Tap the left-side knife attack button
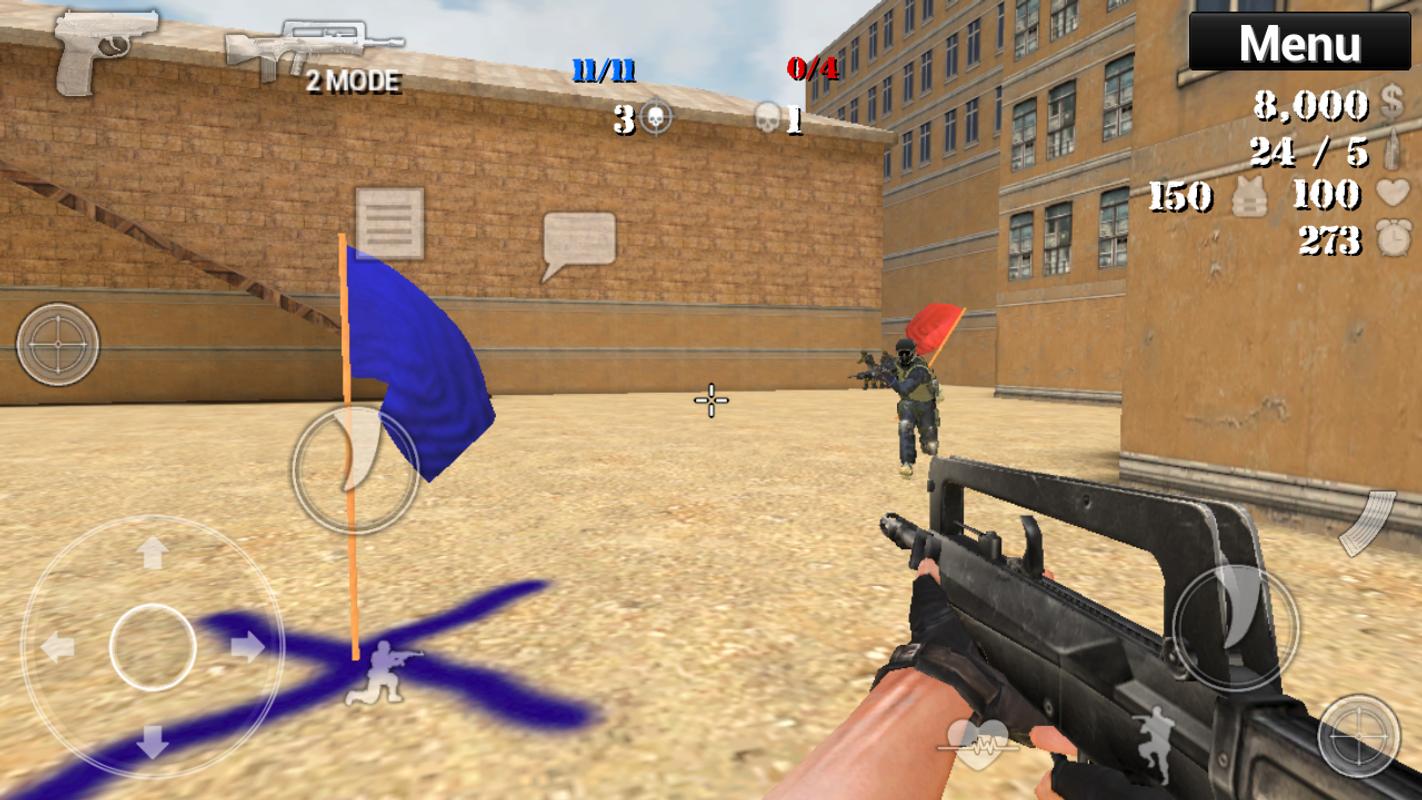Viewport: 1422px width, 800px height. pyautogui.click(x=355, y=469)
